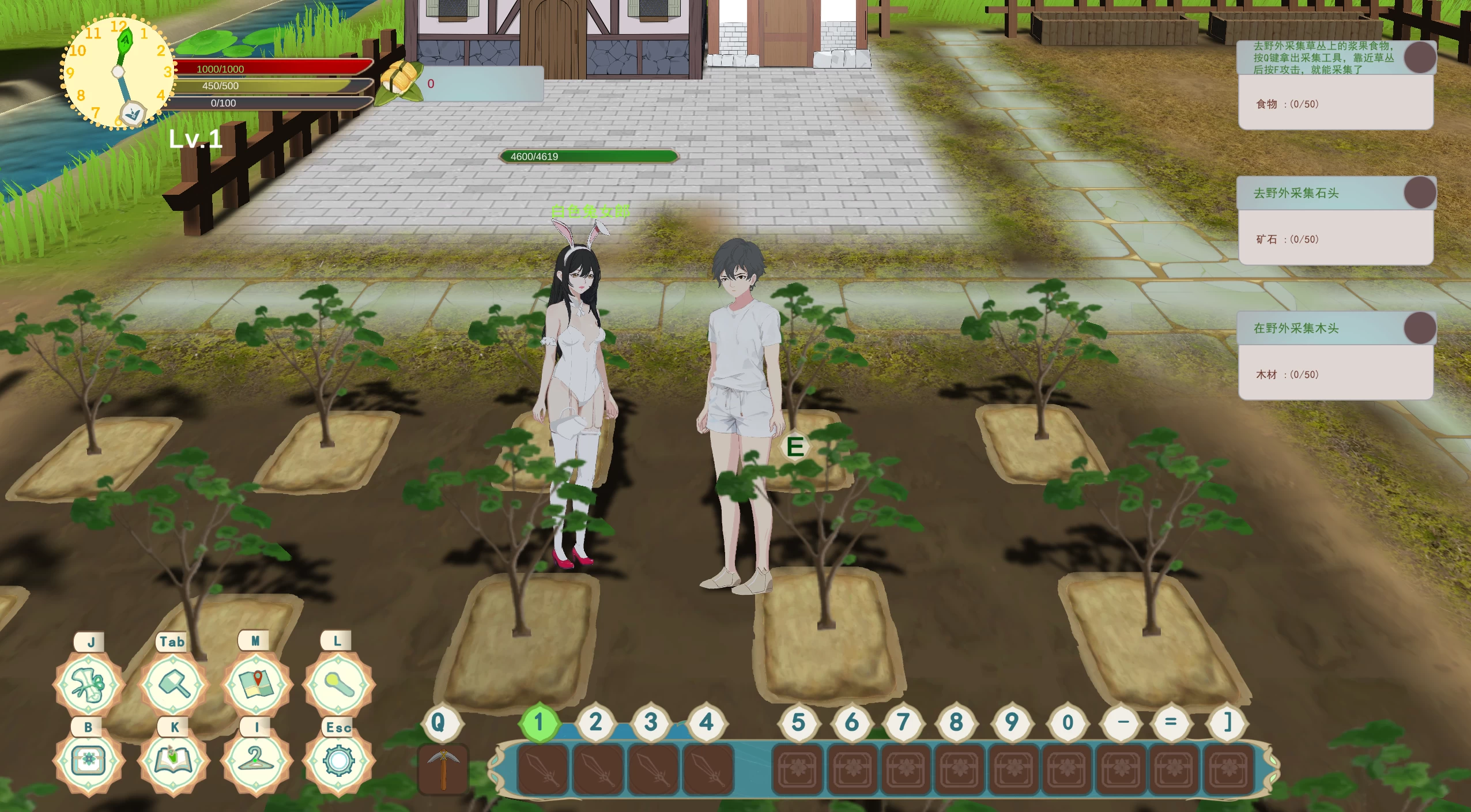
Task: Open the gear settings menu
Action: point(339,761)
